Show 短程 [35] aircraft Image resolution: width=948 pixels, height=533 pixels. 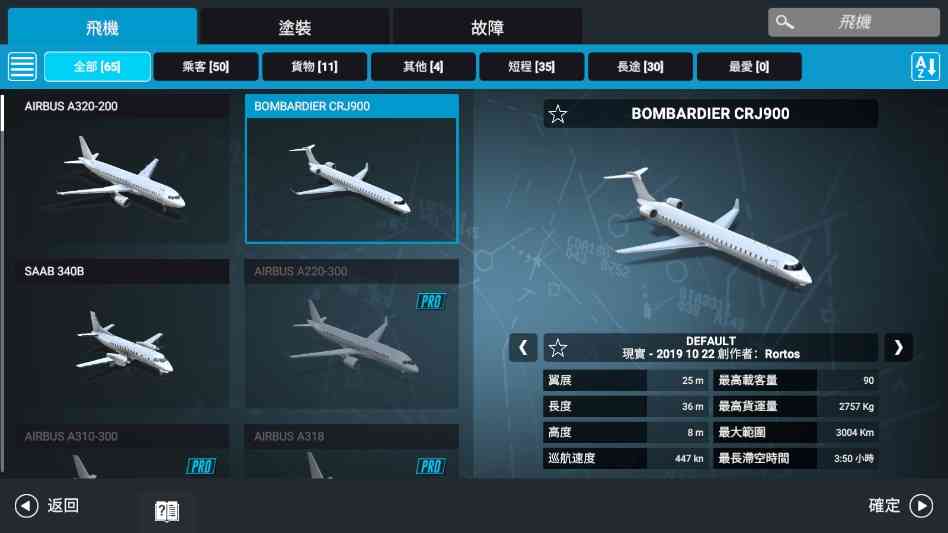pyautogui.click(x=531, y=66)
